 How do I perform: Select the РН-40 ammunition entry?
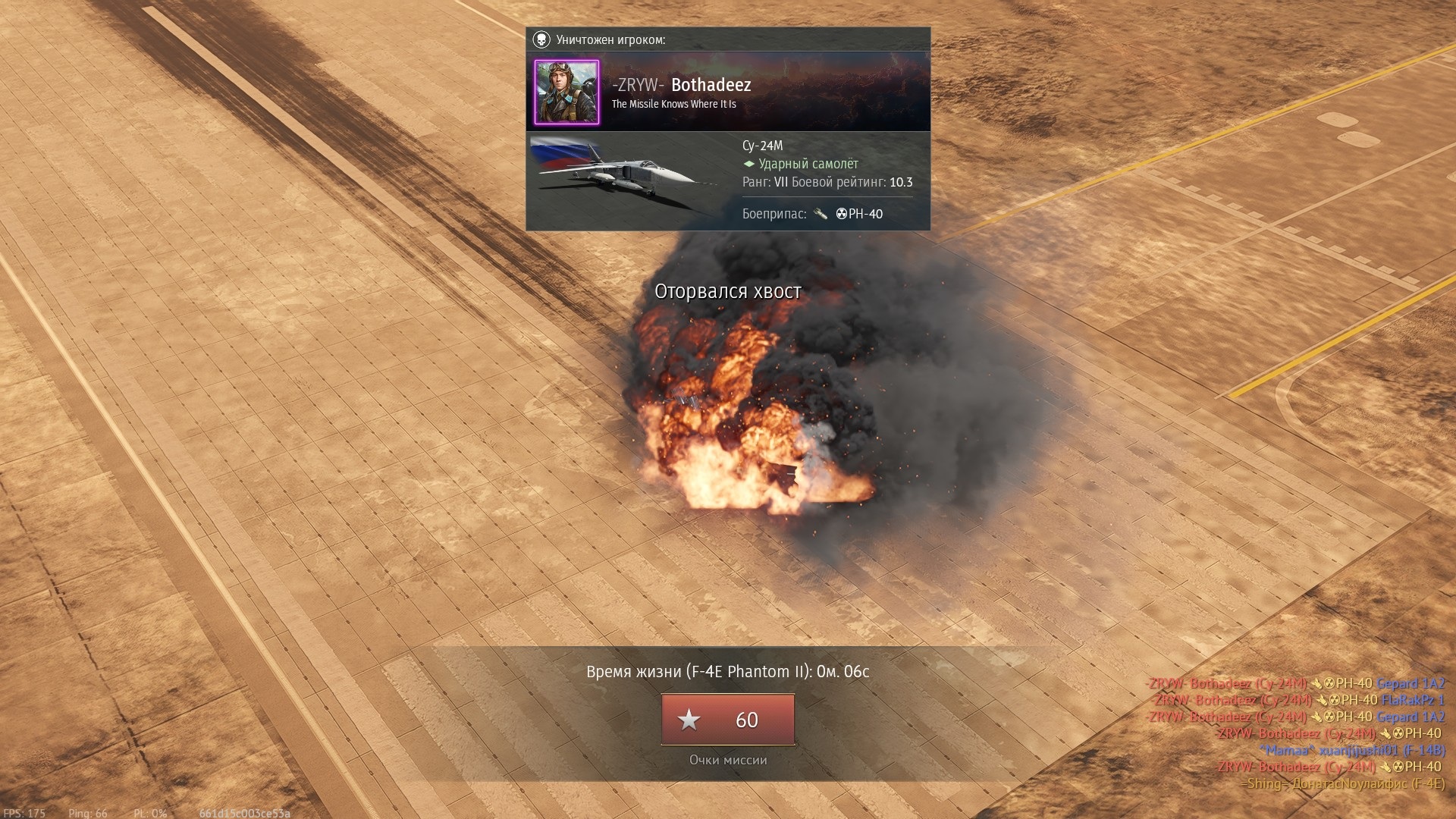858,214
